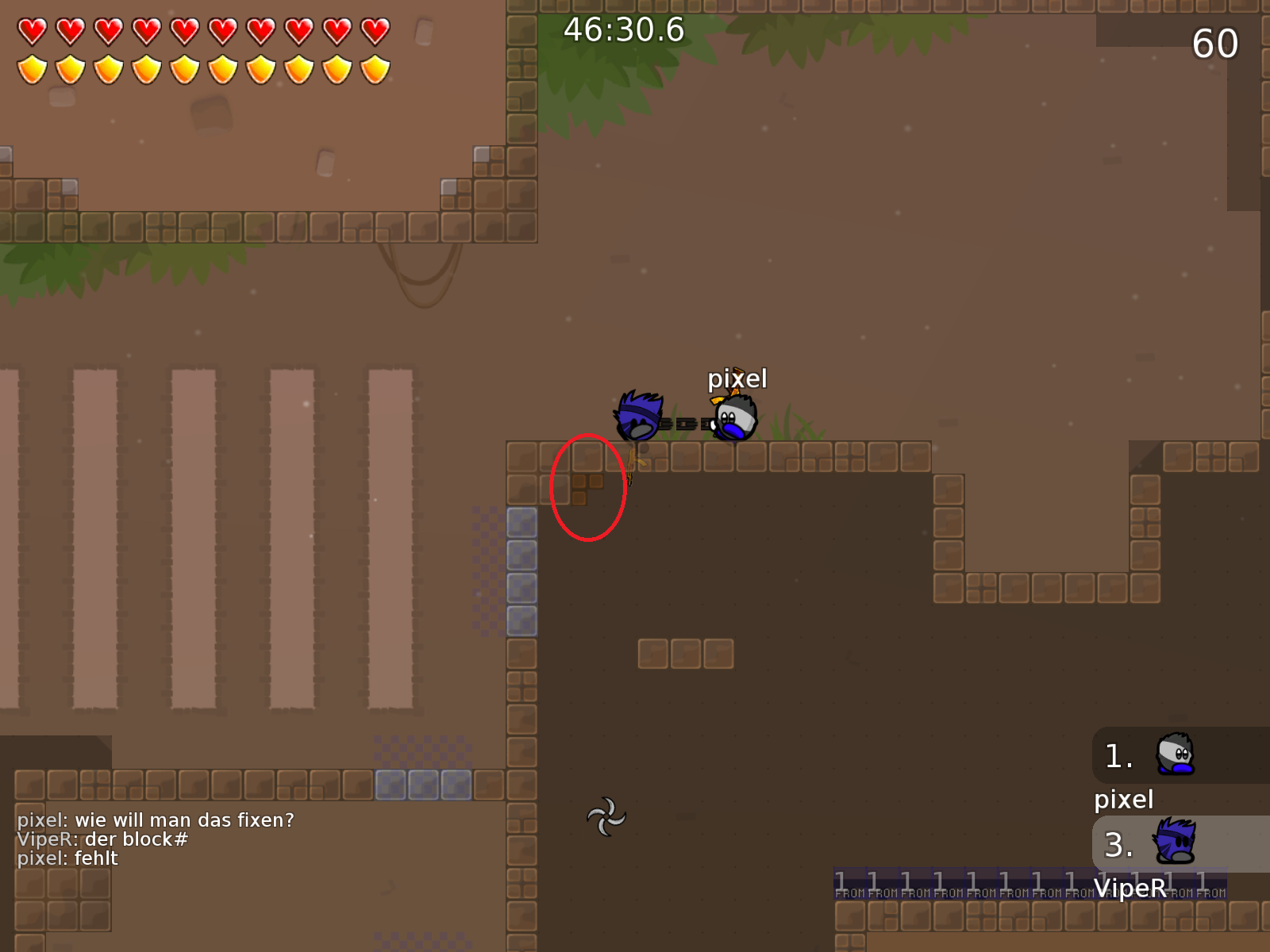Viewport: 1270px width, 952px height.
Task: Click the match timer showing 46:30.6
Action: (x=622, y=29)
